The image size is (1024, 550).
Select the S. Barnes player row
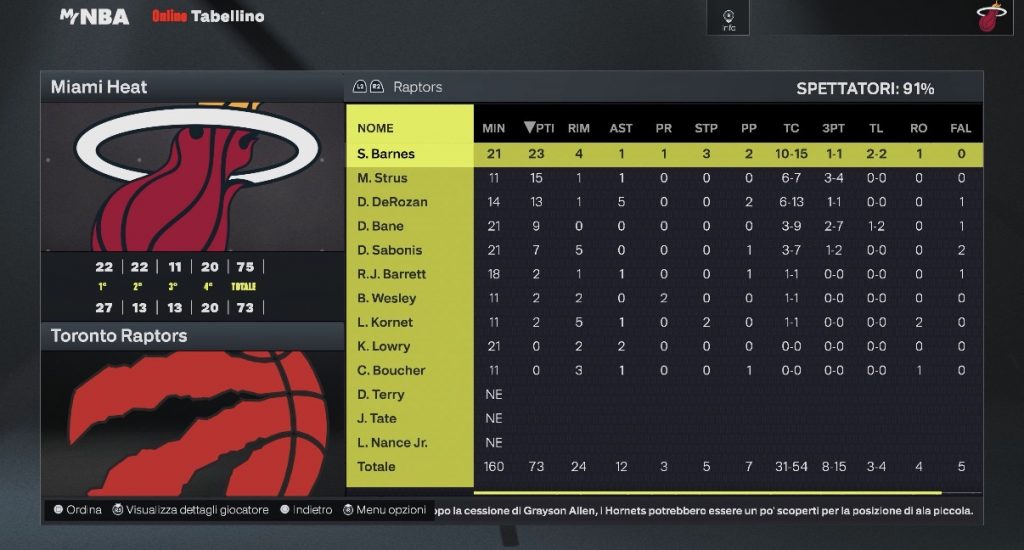[x=386, y=154]
